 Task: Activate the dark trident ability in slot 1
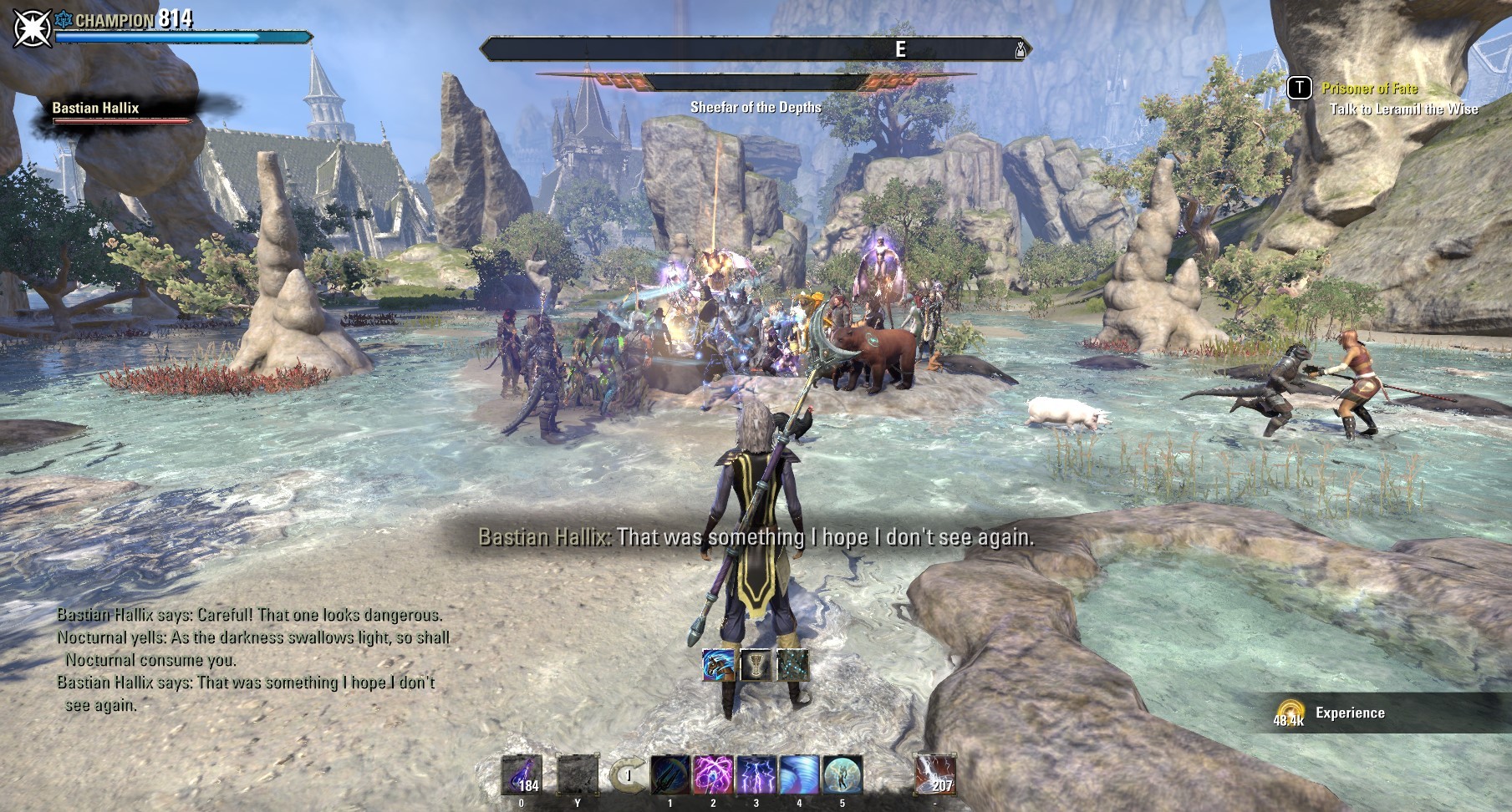coord(670,775)
